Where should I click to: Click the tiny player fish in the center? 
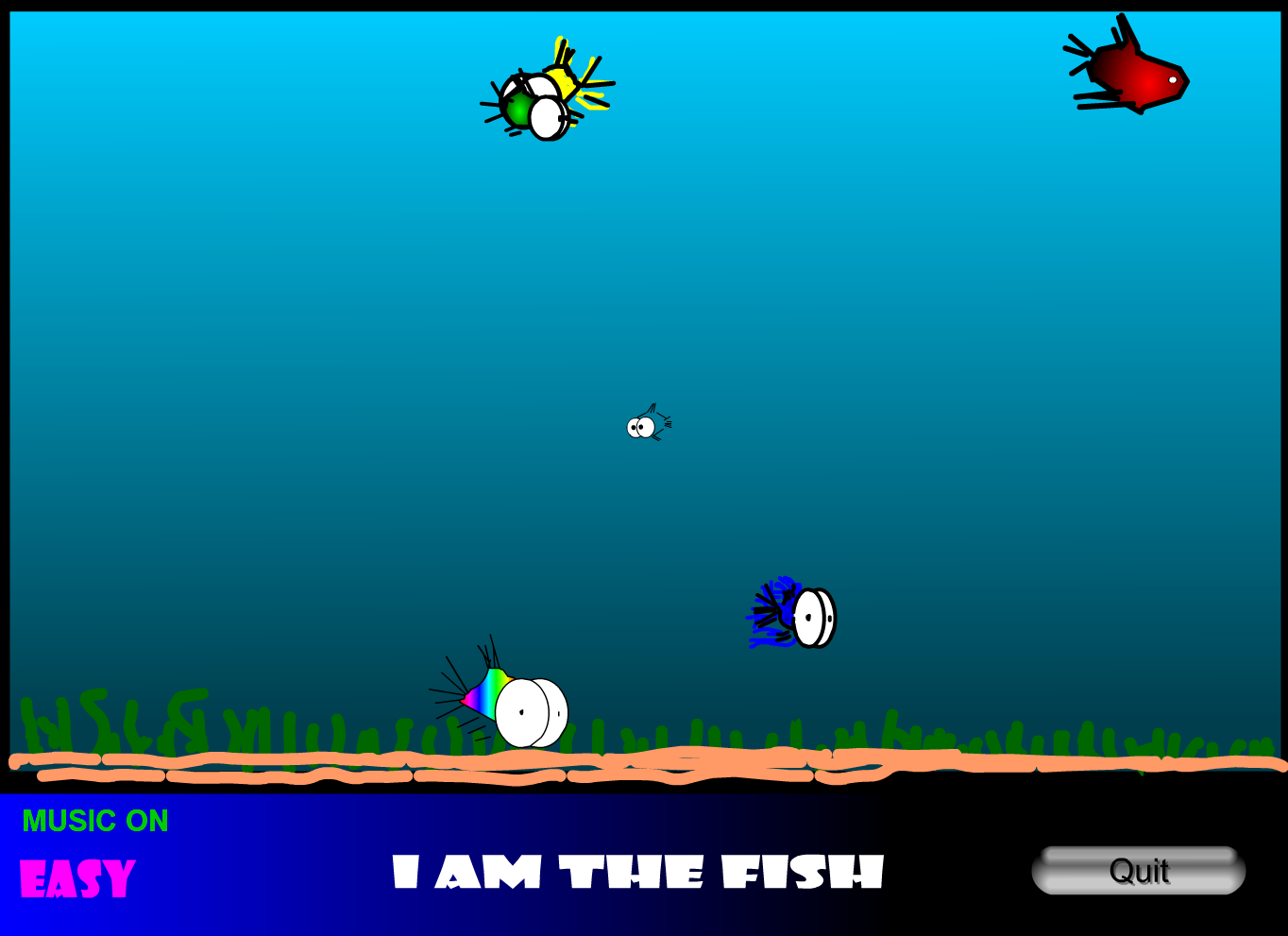(645, 425)
